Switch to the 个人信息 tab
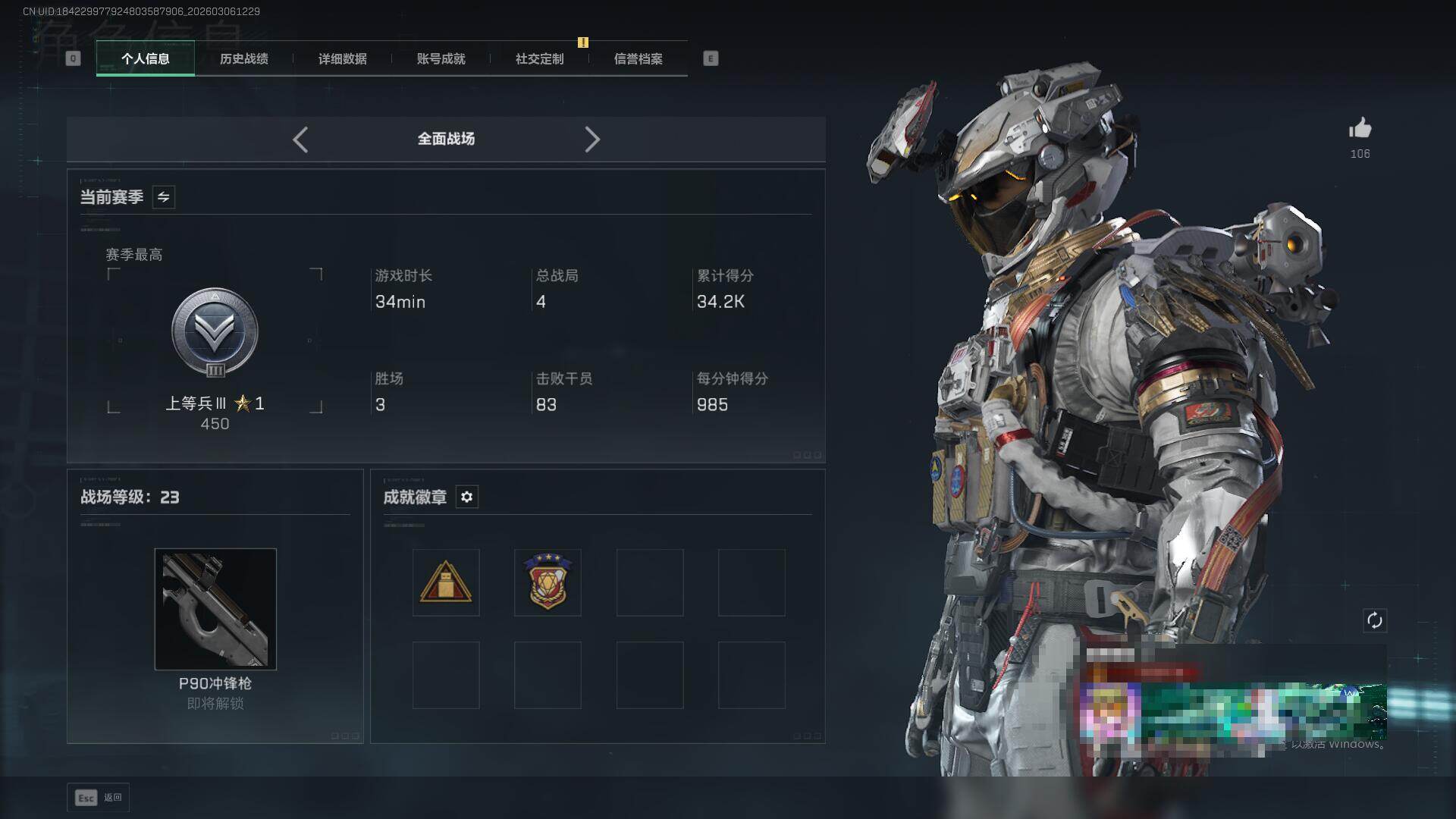Viewport: 1456px width, 819px height. pyautogui.click(x=145, y=59)
